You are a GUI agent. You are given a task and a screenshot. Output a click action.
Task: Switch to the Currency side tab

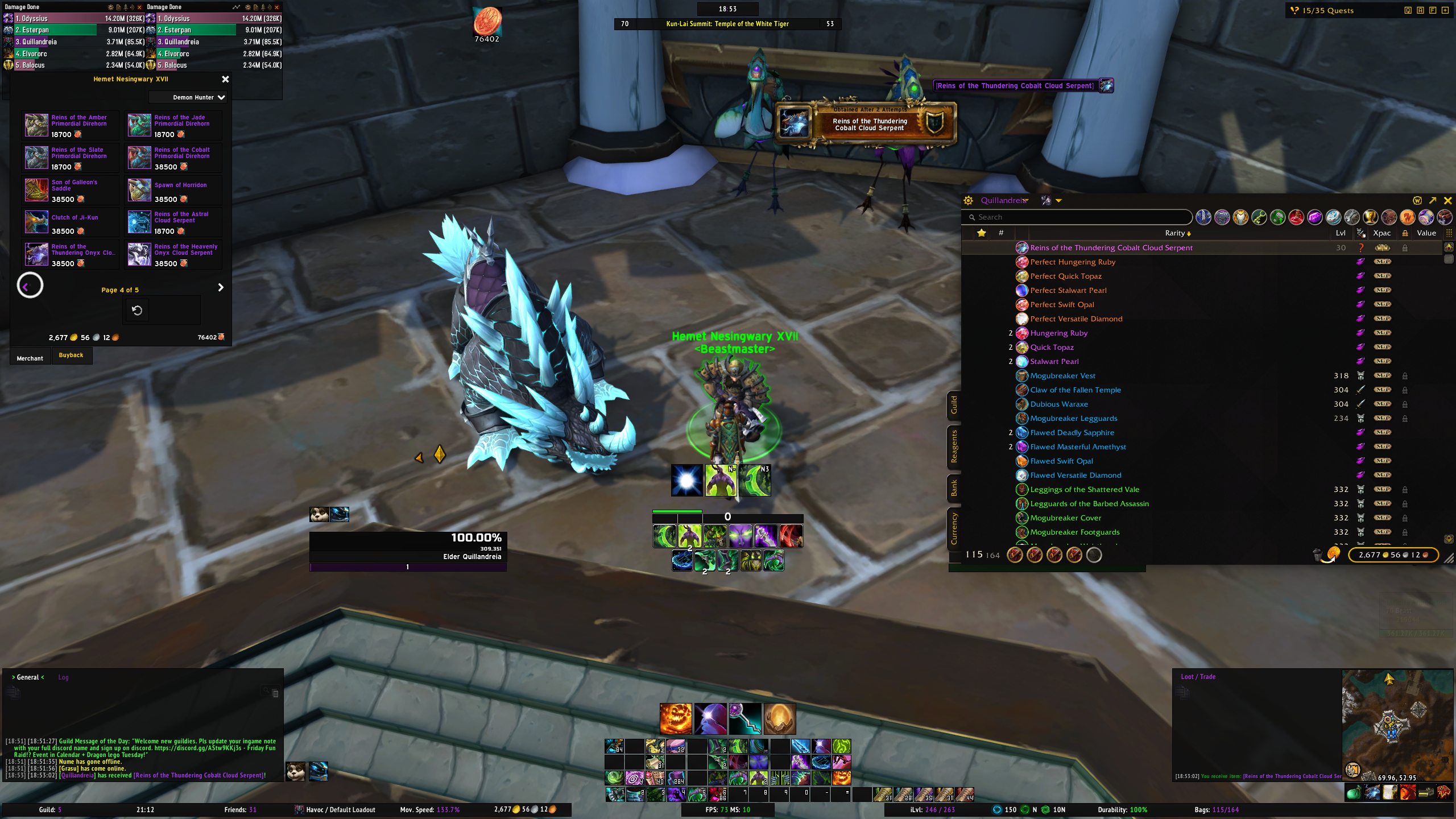[954, 528]
